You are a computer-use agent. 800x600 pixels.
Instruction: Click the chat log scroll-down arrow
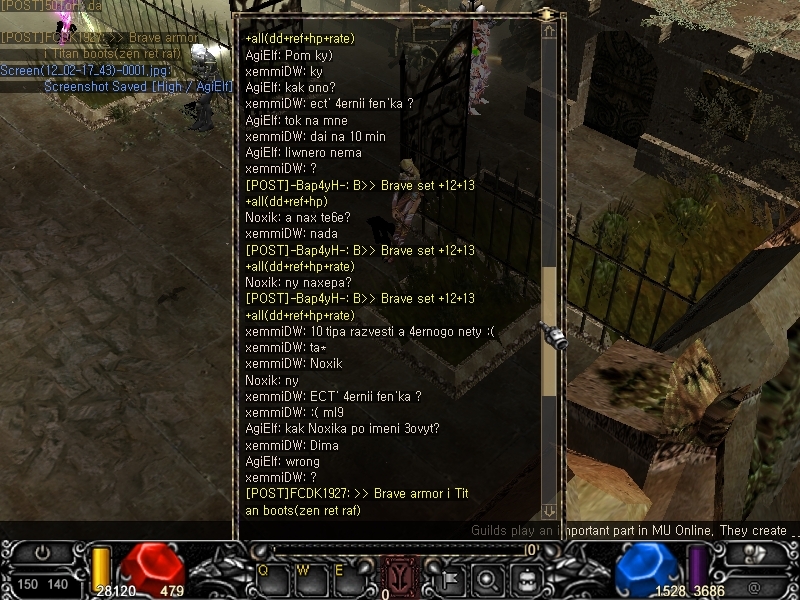pos(548,511)
